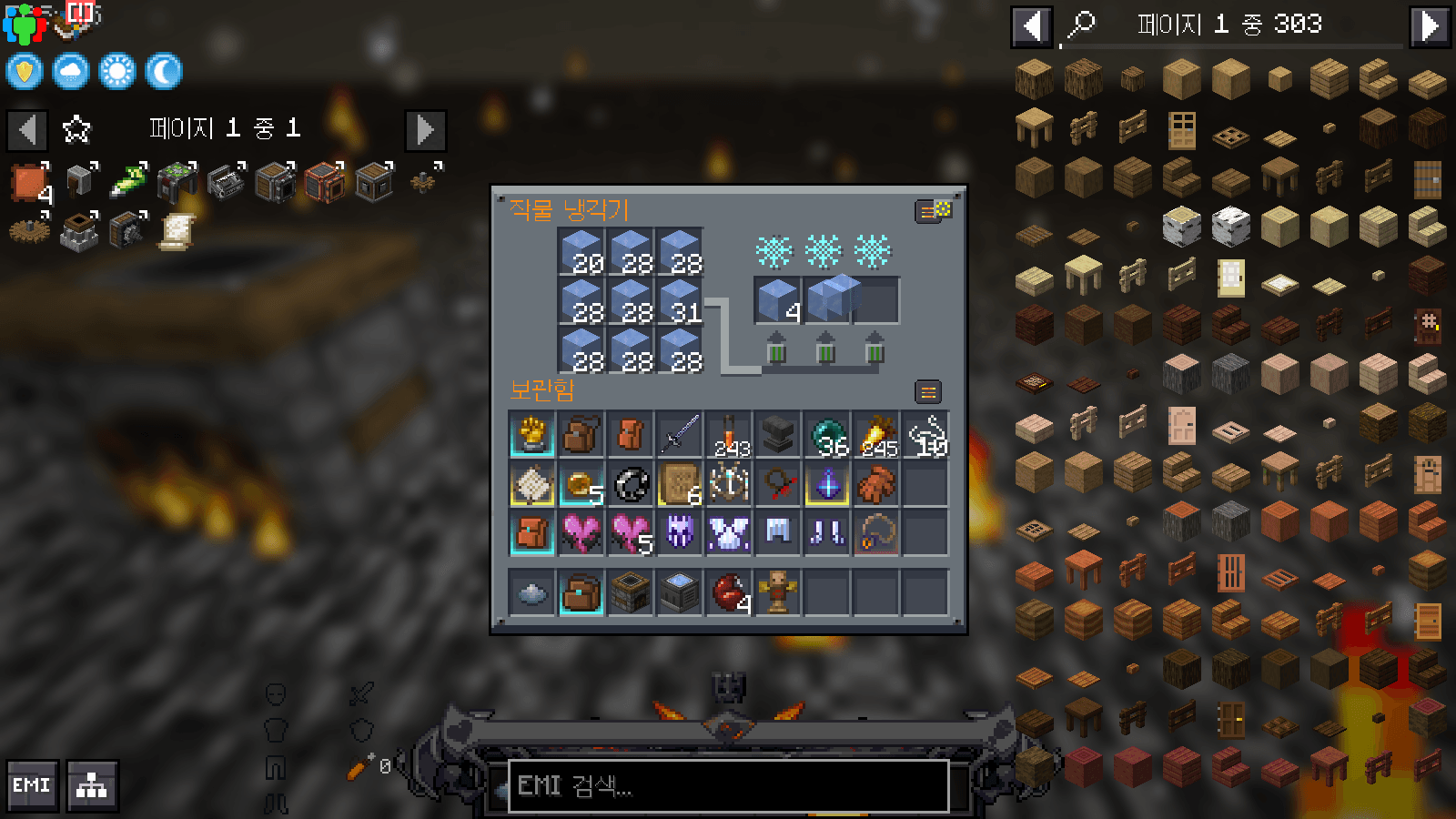Click the recipe config icon in the Crop Cooler window
Screen dimensions: 1456x819
934,210
